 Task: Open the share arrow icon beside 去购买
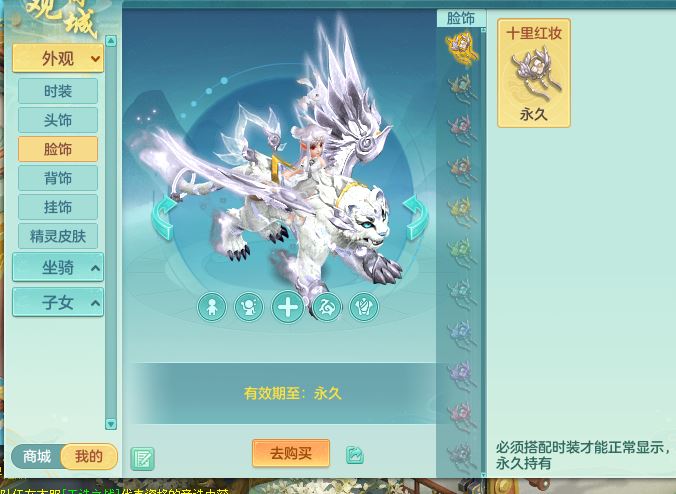pos(355,455)
